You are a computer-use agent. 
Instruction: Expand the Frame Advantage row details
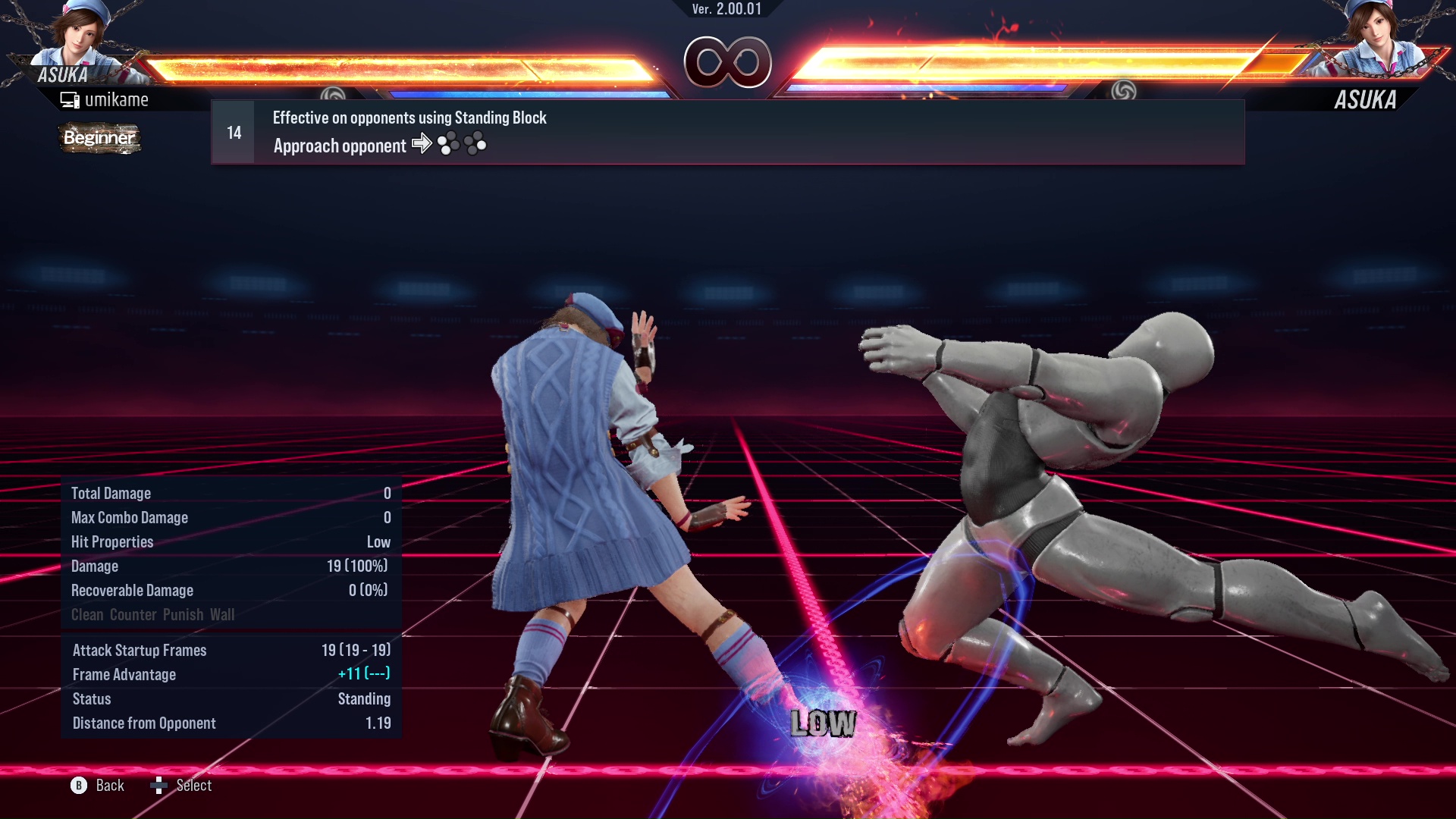coord(124,674)
